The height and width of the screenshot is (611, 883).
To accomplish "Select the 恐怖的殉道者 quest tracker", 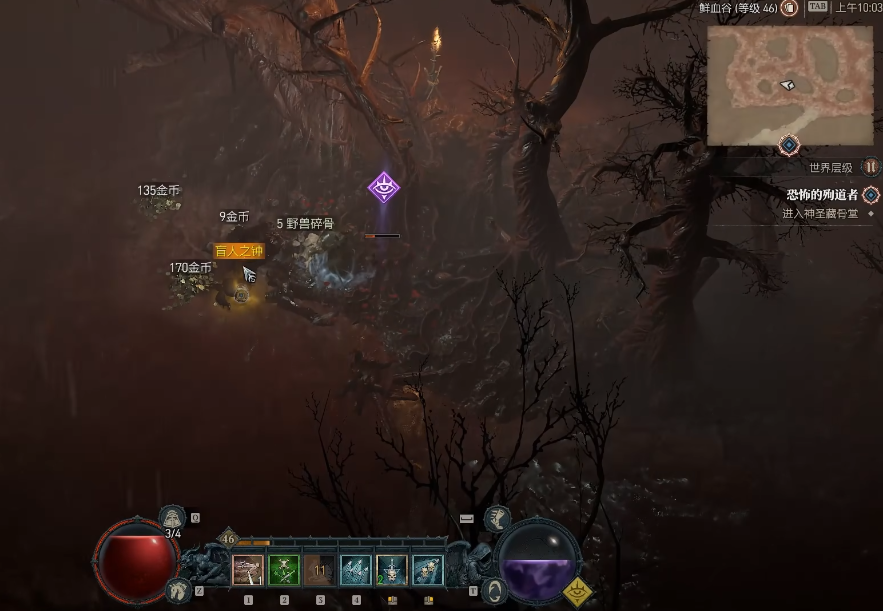I will click(x=821, y=194).
